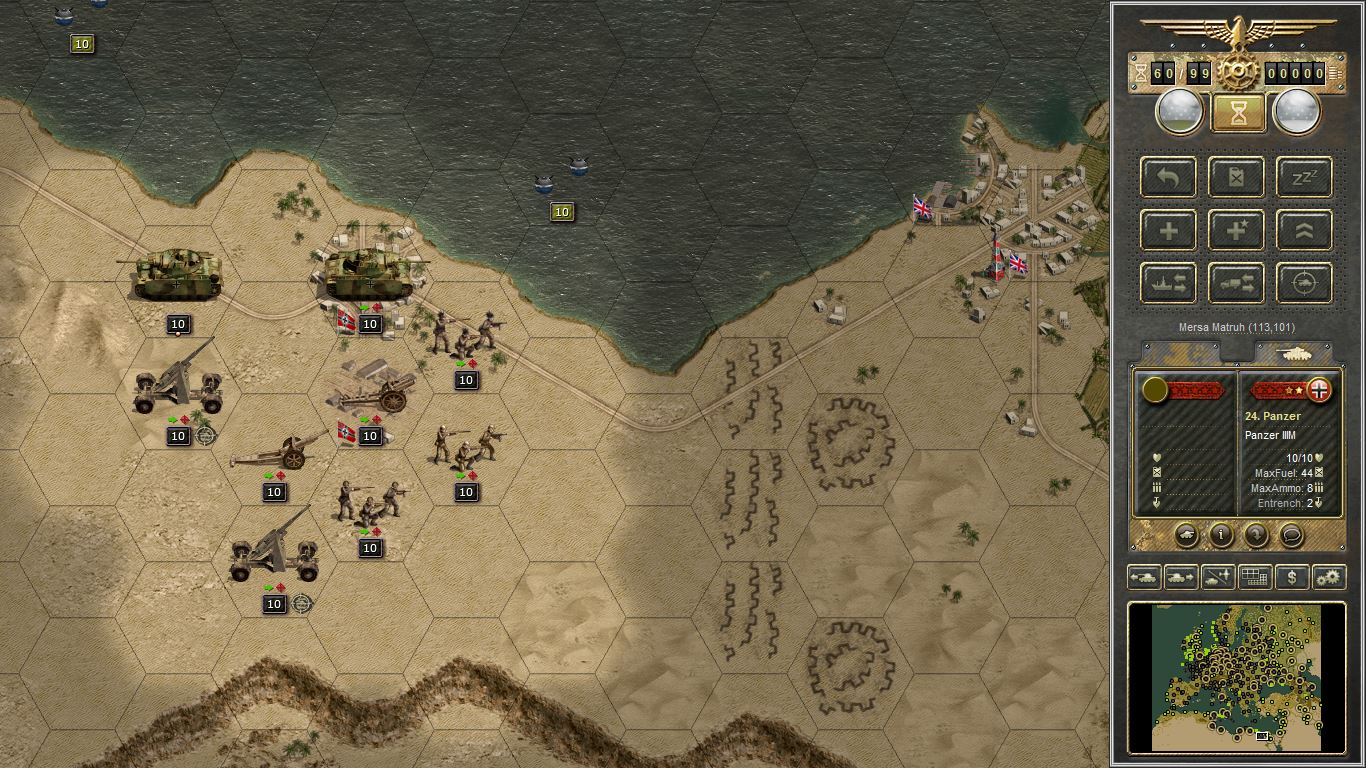
Task: Choose elite reinforcements (plus with star)
Action: (1237, 230)
